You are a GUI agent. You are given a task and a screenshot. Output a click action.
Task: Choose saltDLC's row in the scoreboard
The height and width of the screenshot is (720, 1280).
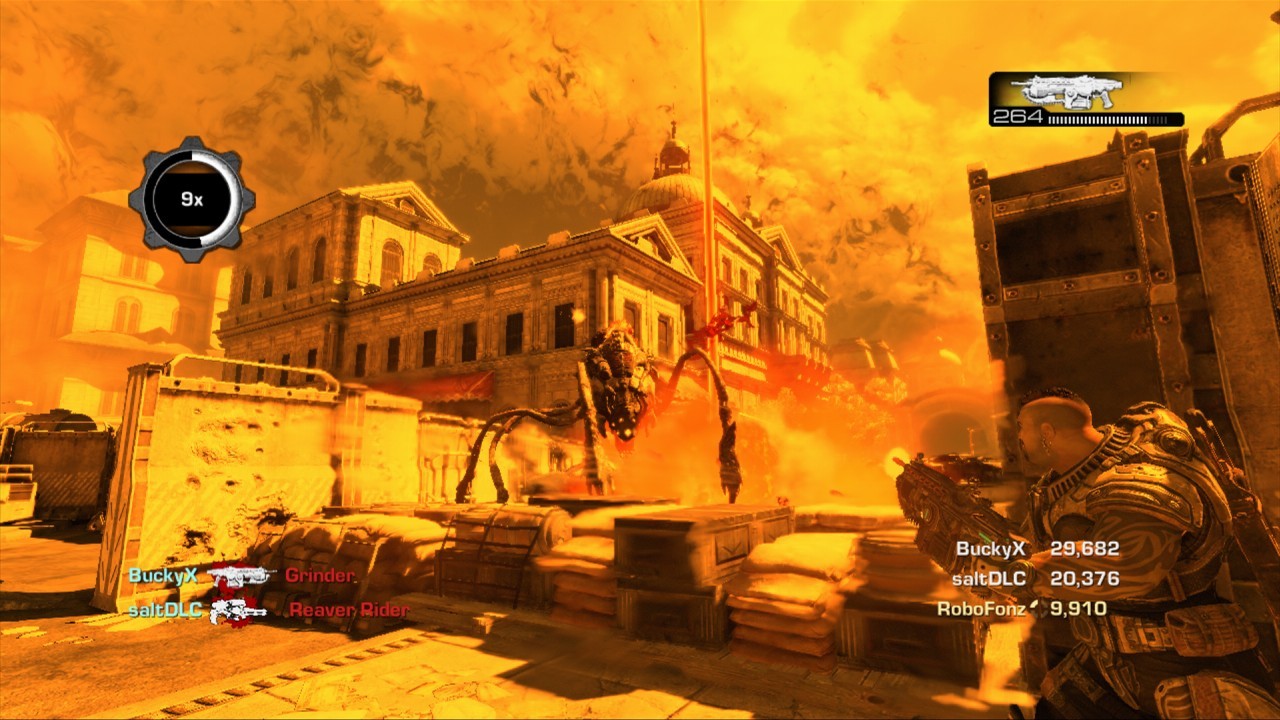[x=1037, y=578]
